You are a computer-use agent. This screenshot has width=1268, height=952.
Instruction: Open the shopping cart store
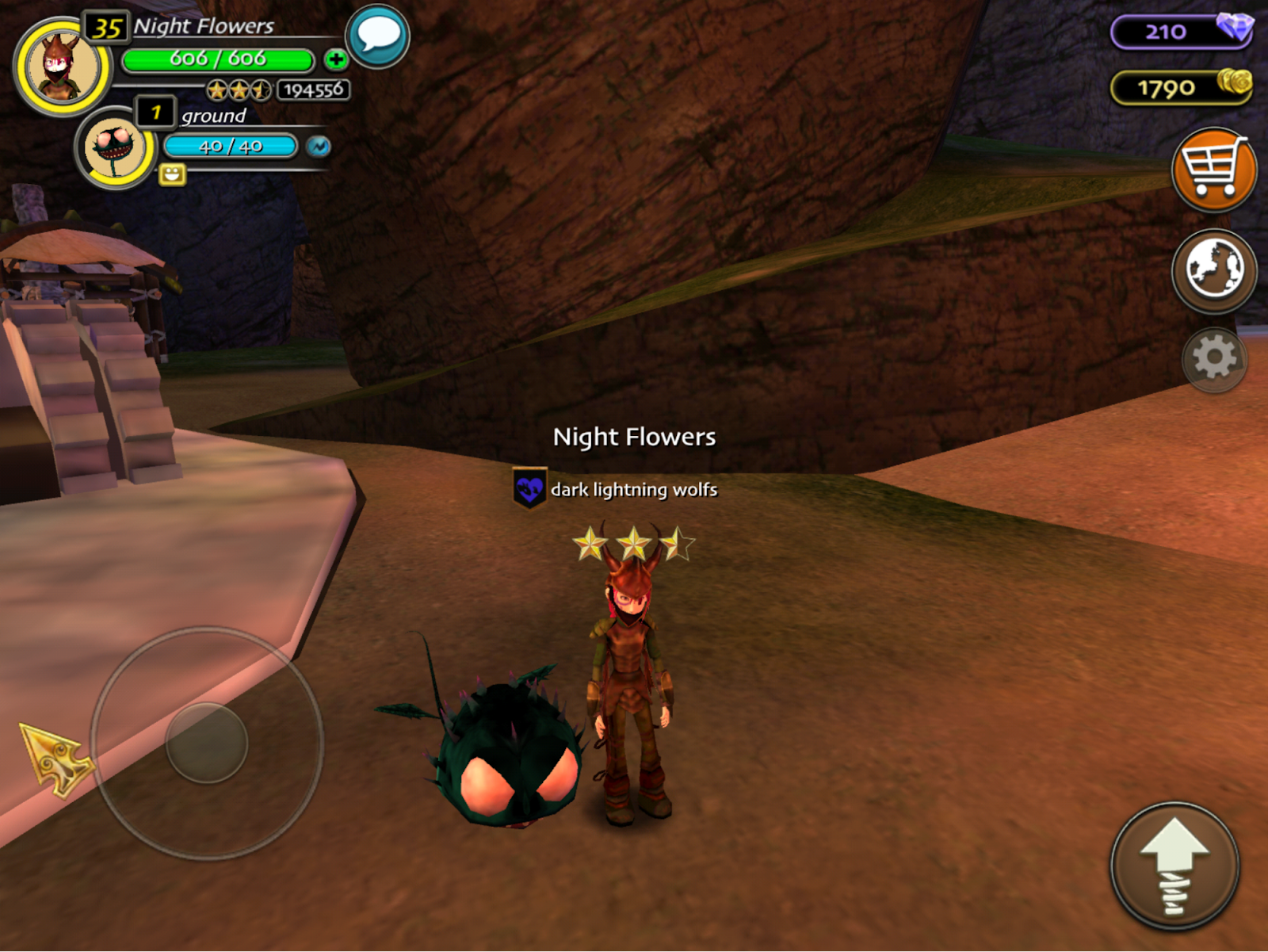point(1213,169)
